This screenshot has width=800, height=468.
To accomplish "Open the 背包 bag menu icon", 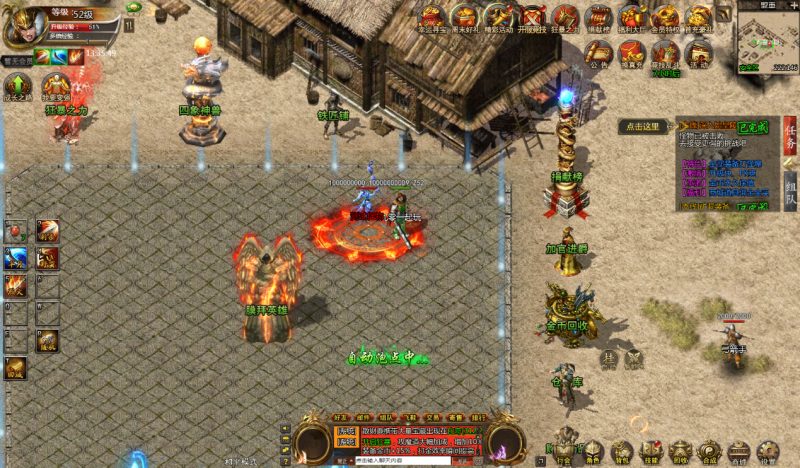I will point(622,452).
